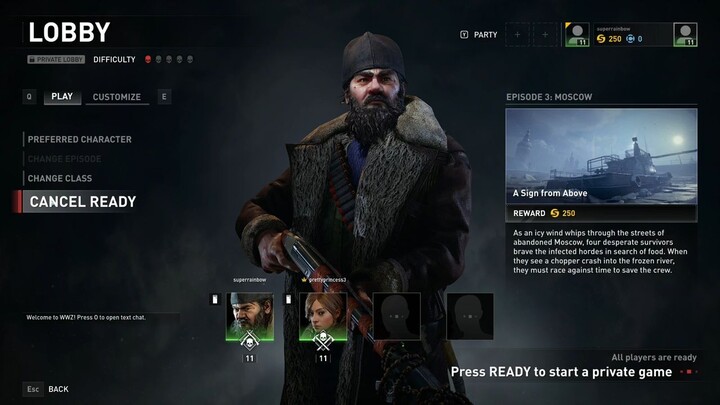Select Preferred Character option
The width and height of the screenshot is (720, 405).
[80, 139]
